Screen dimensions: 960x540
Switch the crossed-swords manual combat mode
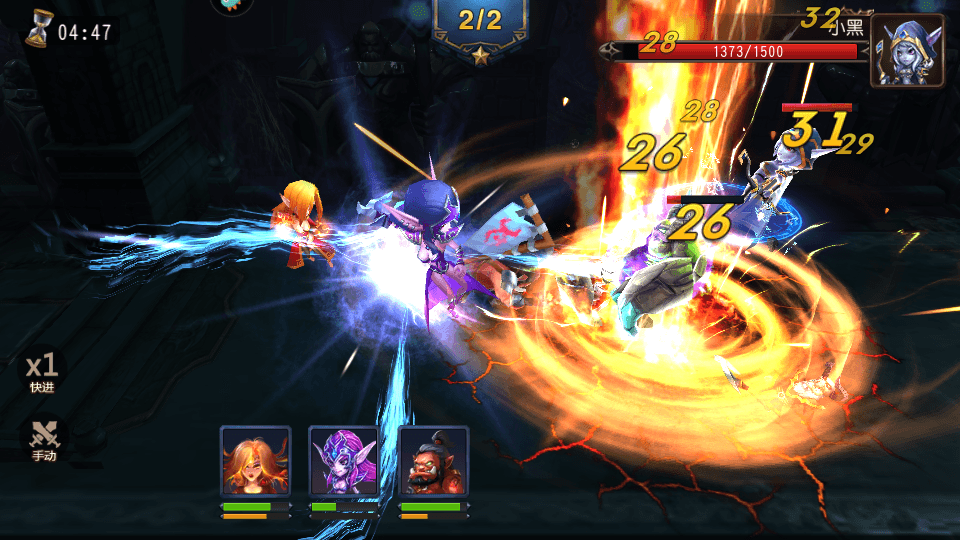pos(43,439)
